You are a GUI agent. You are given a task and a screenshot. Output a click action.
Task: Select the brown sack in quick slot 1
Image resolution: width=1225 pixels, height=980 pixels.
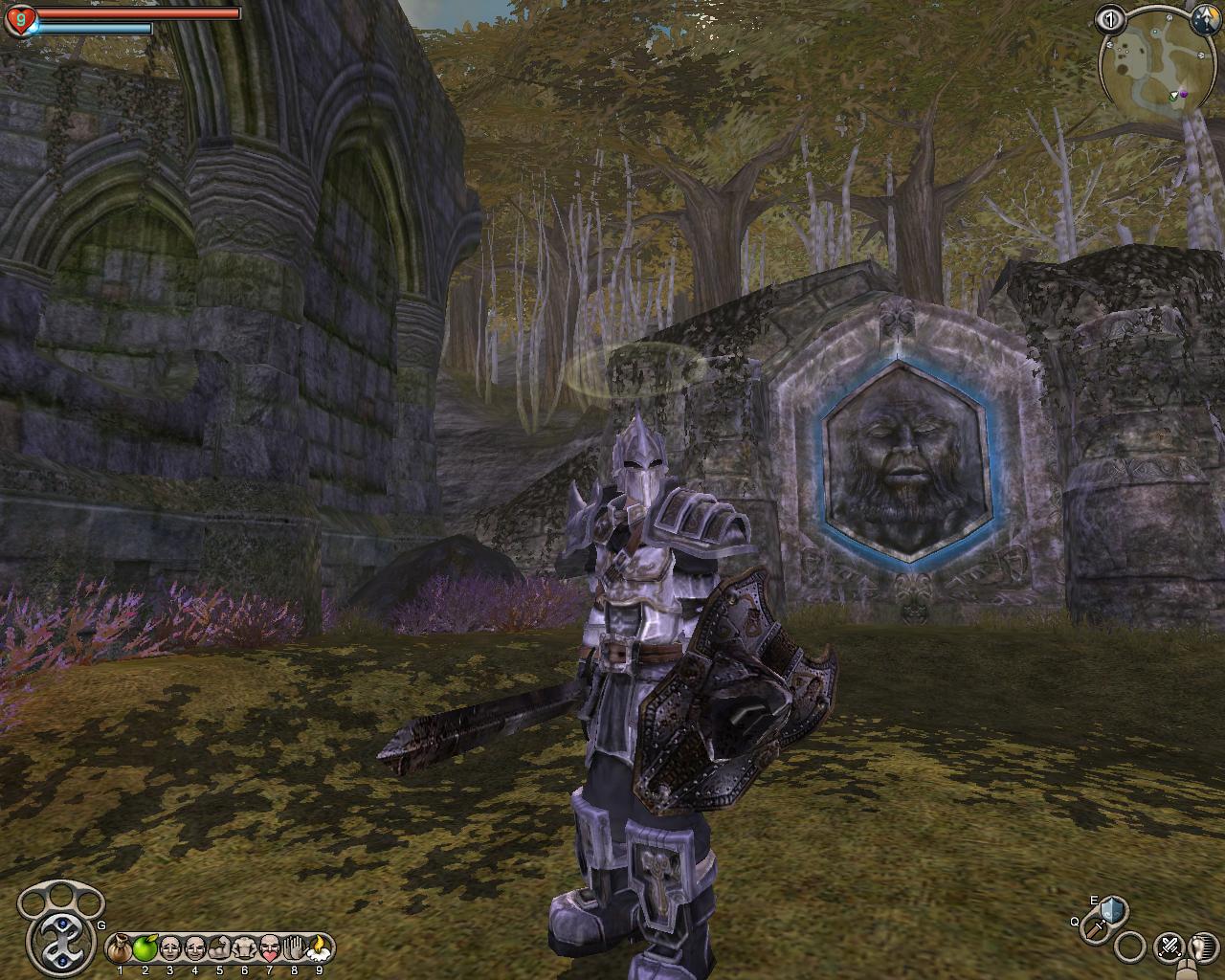121,948
